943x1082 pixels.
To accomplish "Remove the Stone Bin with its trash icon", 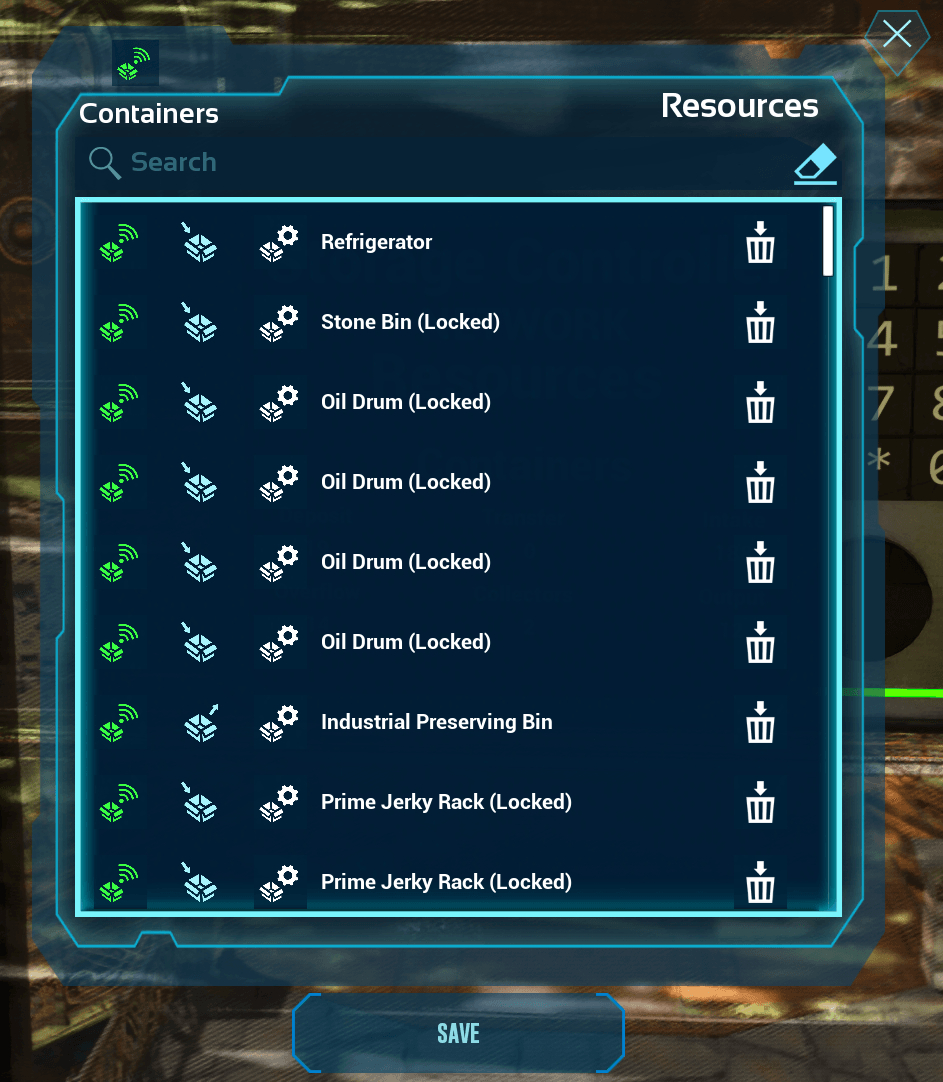I will [760, 322].
